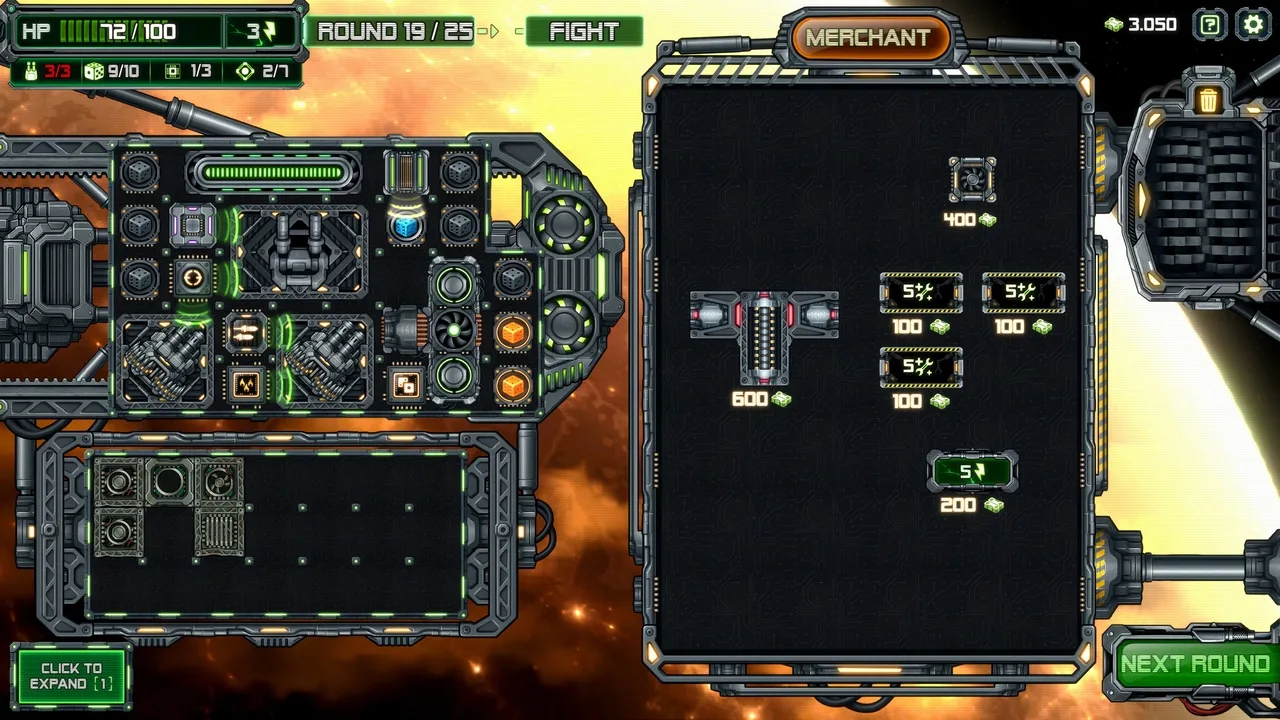Select the hazard warning module
This screenshot has height=720, width=1280.
coord(246,383)
